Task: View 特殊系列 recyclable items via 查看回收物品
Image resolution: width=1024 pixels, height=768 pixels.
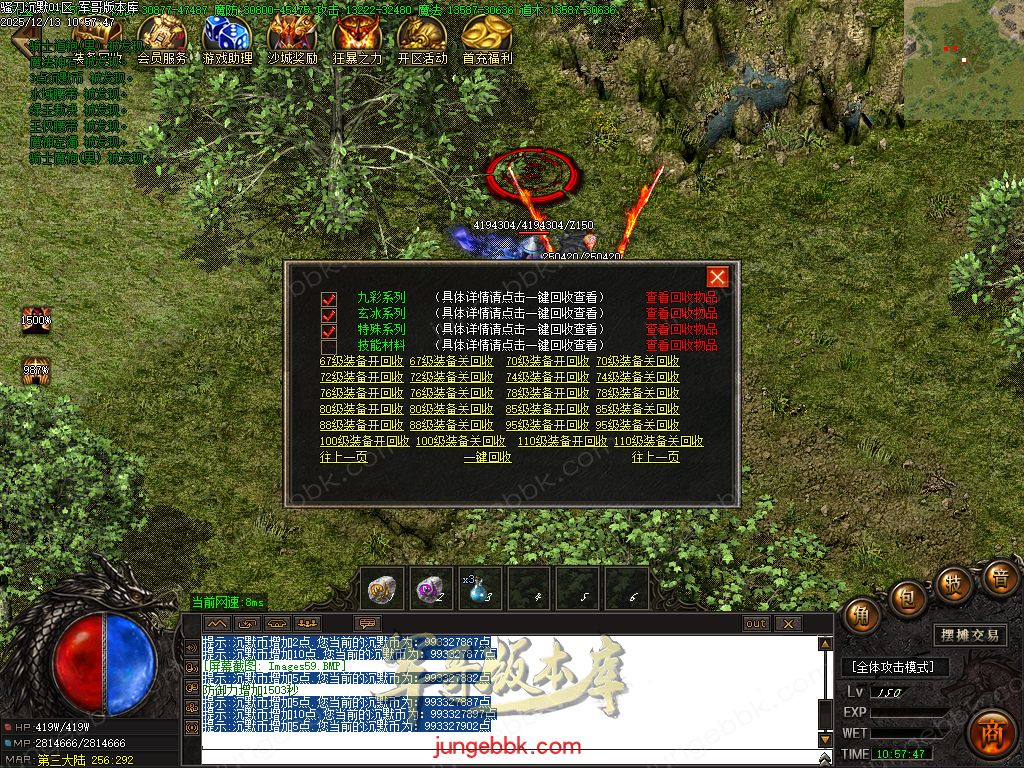Action: click(681, 329)
